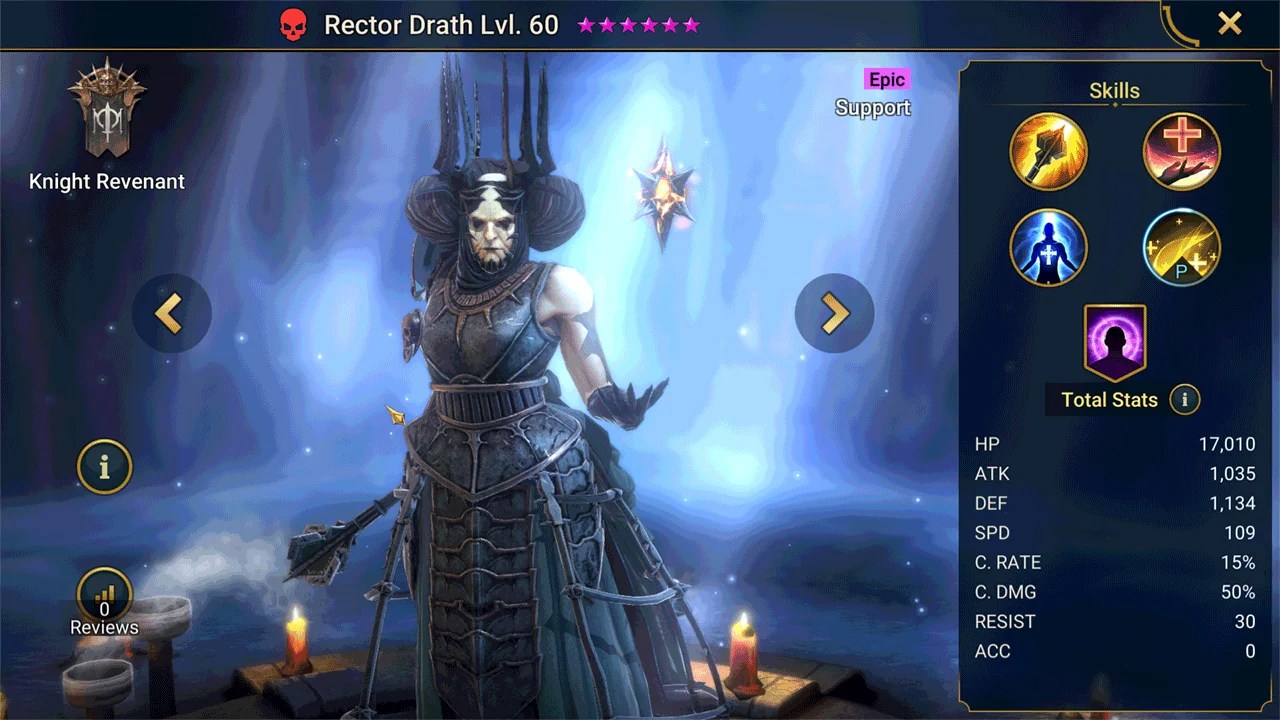Click the six-star rating row
1280x720 pixels.
(x=637, y=24)
